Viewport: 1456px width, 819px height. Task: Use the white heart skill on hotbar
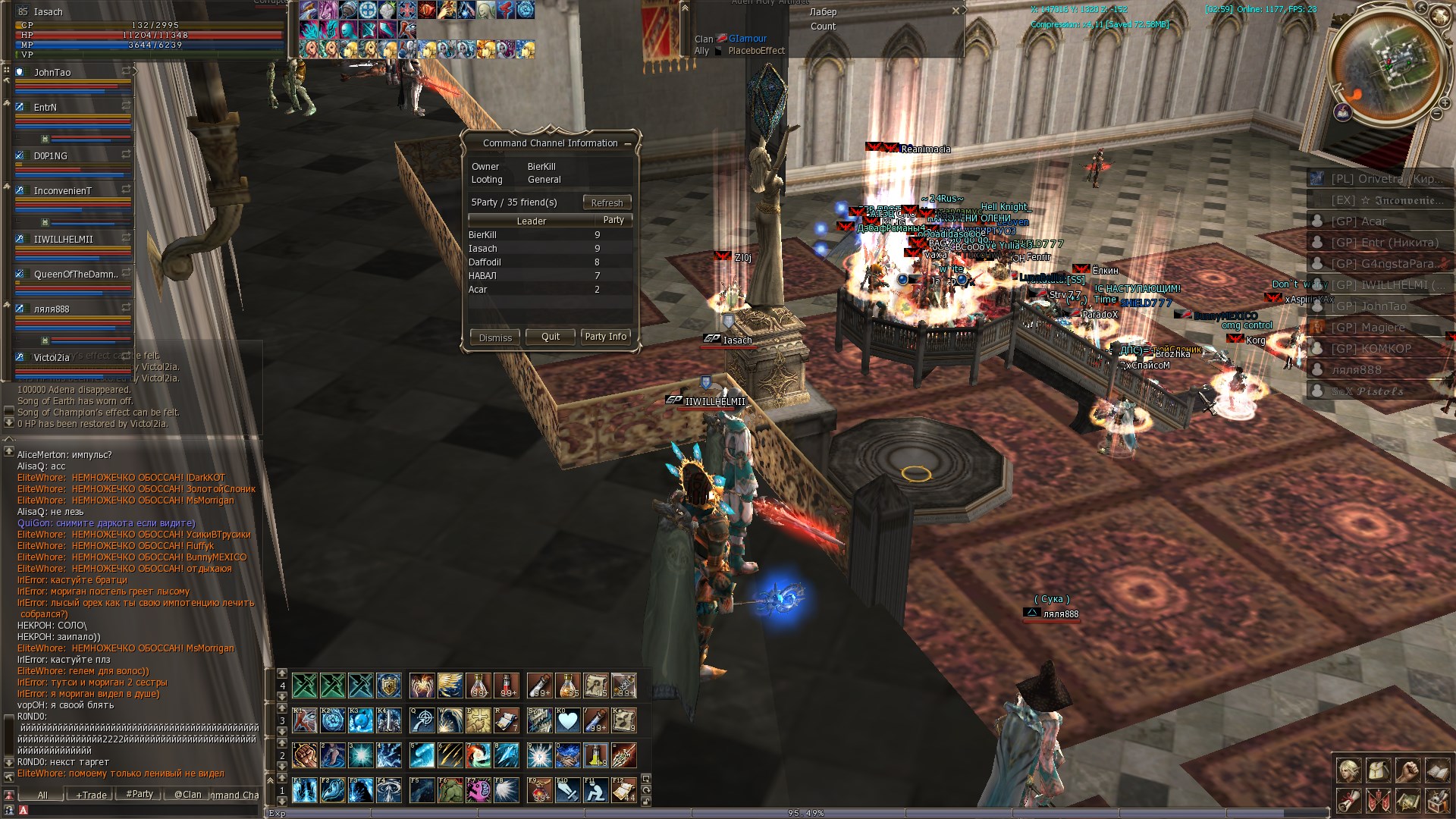567,720
